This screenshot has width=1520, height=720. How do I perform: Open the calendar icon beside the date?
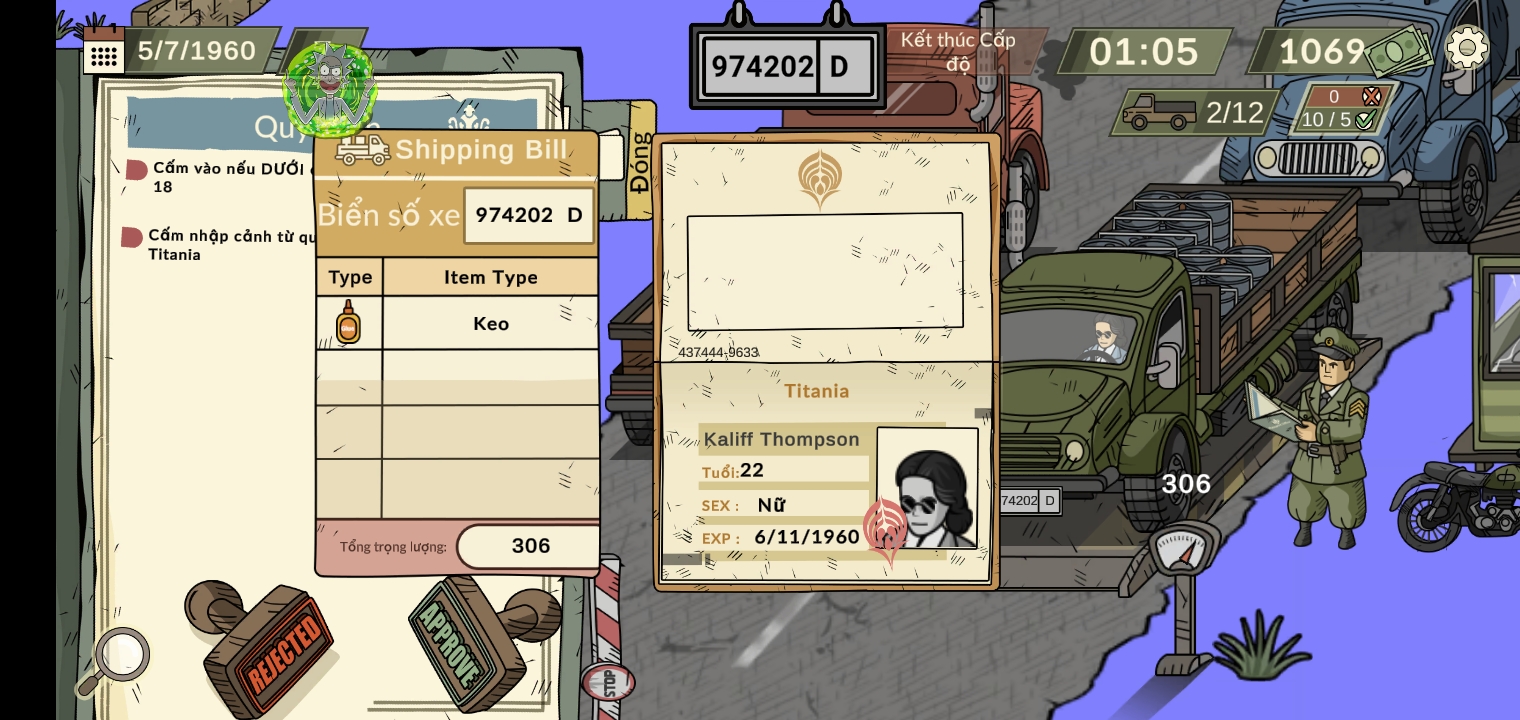[103, 50]
